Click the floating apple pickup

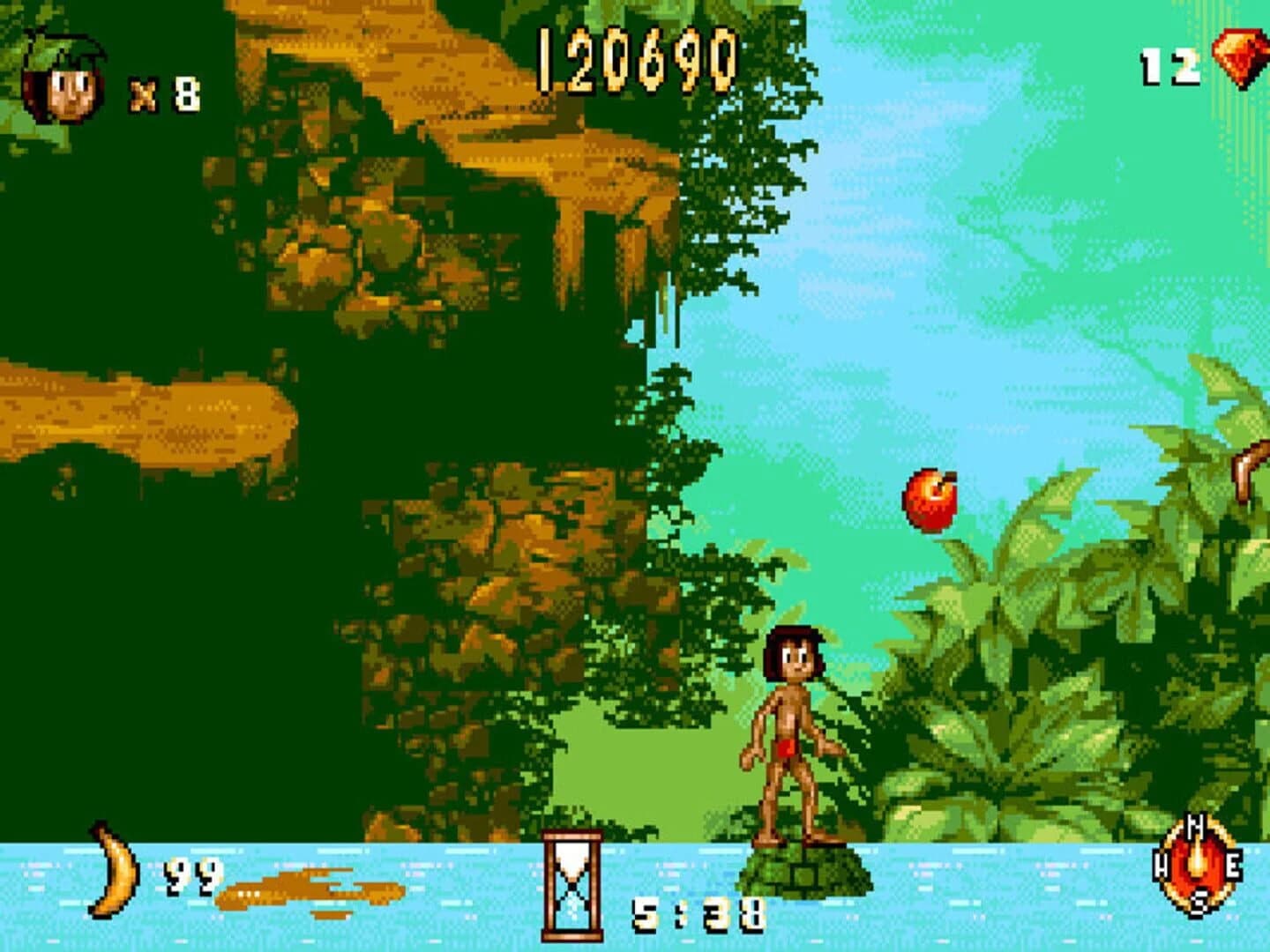(930, 500)
